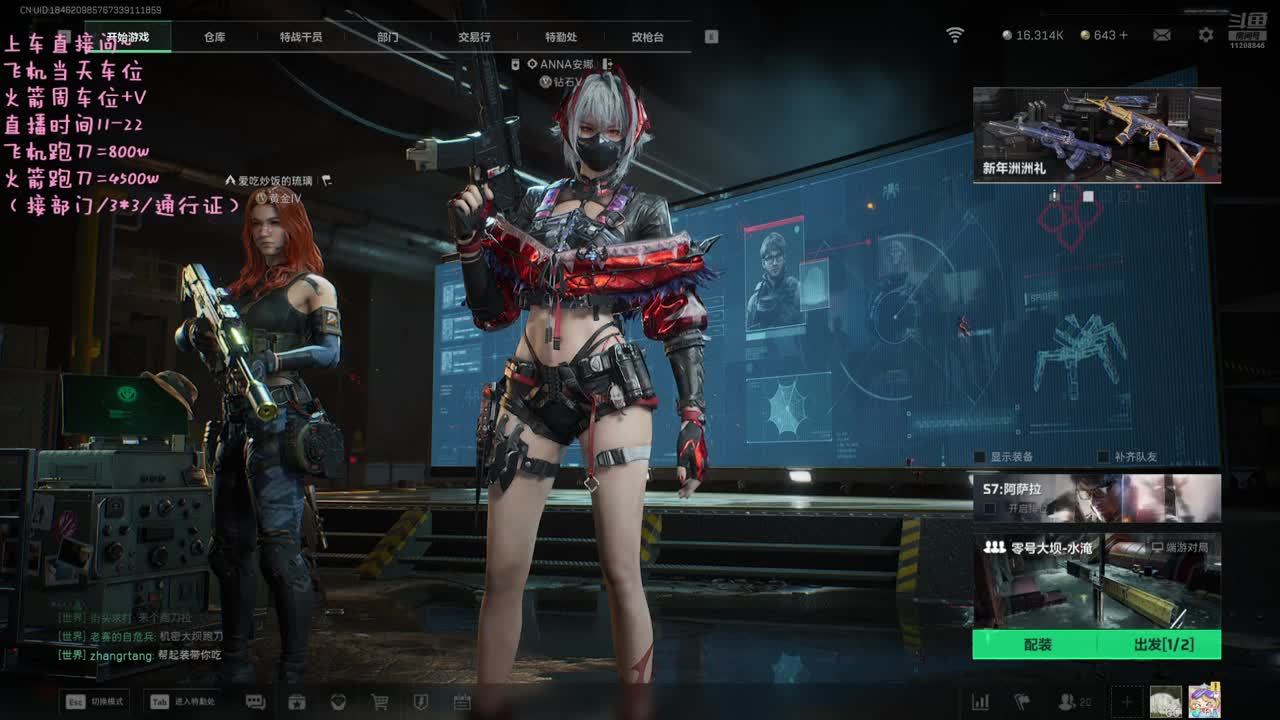Enable the 补齐队友 fill teammates checkbox

[1104, 457]
